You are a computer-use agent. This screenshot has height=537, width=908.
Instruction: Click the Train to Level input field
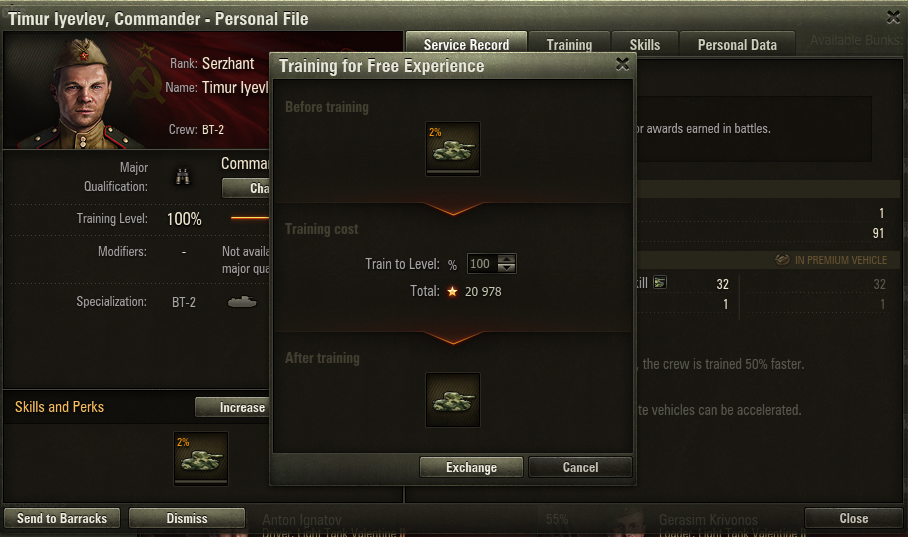(x=481, y=264)
